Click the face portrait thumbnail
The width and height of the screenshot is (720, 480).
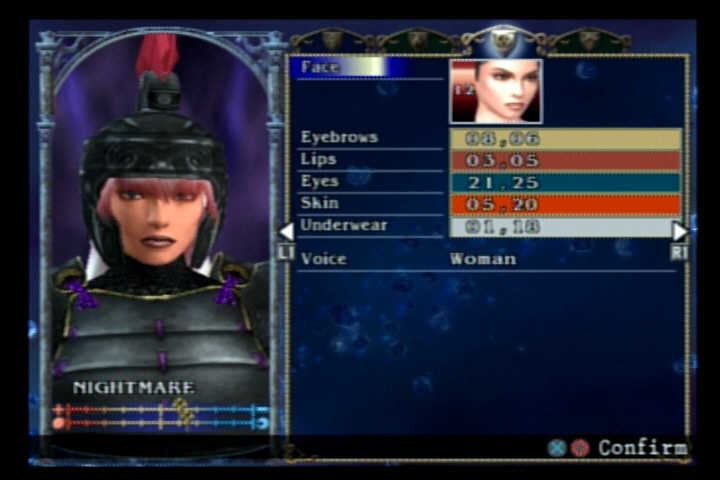pos(496,91)
